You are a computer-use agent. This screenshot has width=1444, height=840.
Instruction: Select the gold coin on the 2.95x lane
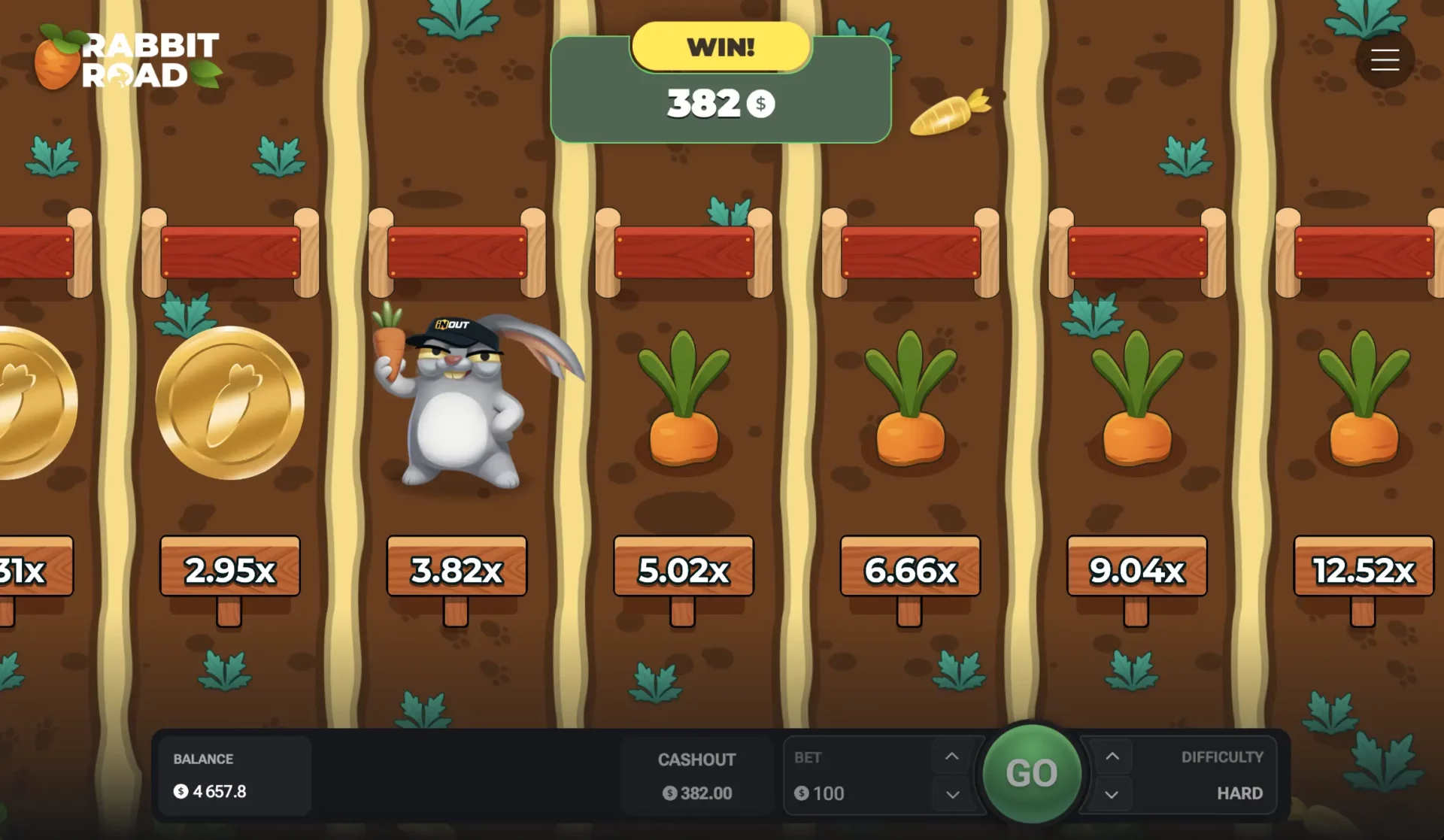(229, 402)
